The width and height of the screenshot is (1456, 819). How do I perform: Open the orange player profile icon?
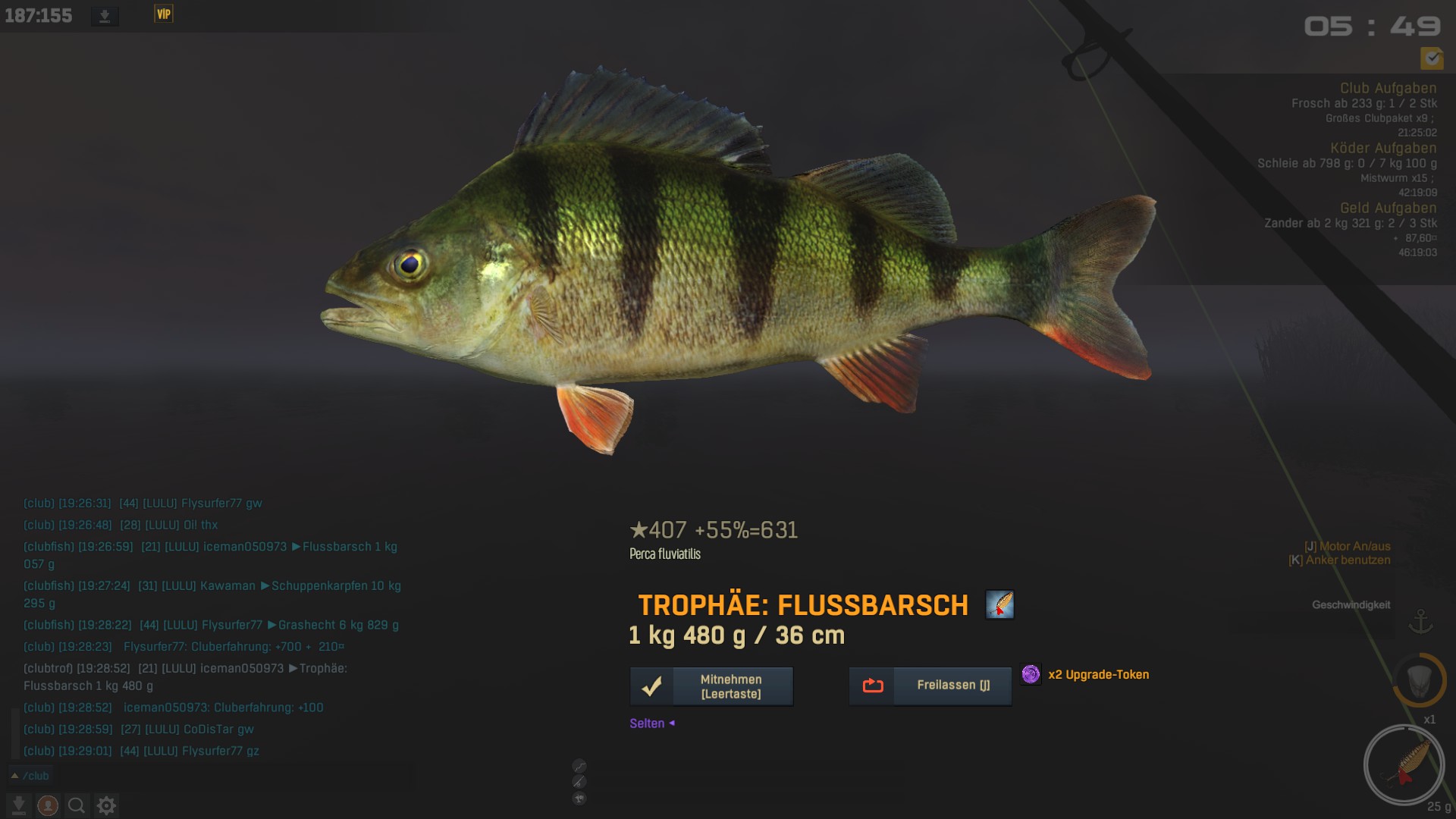point(48,805)
